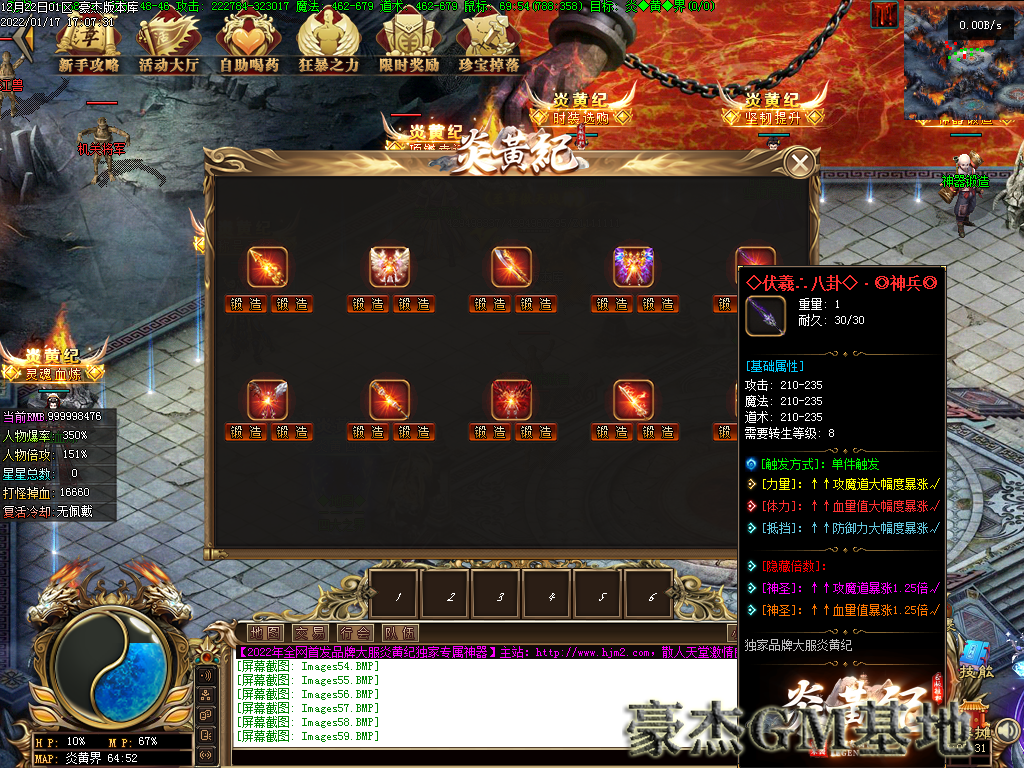Select the purple winged armor icon
Image resolution: width=1024 pixels, height=768 pixels.
(633, 267)
